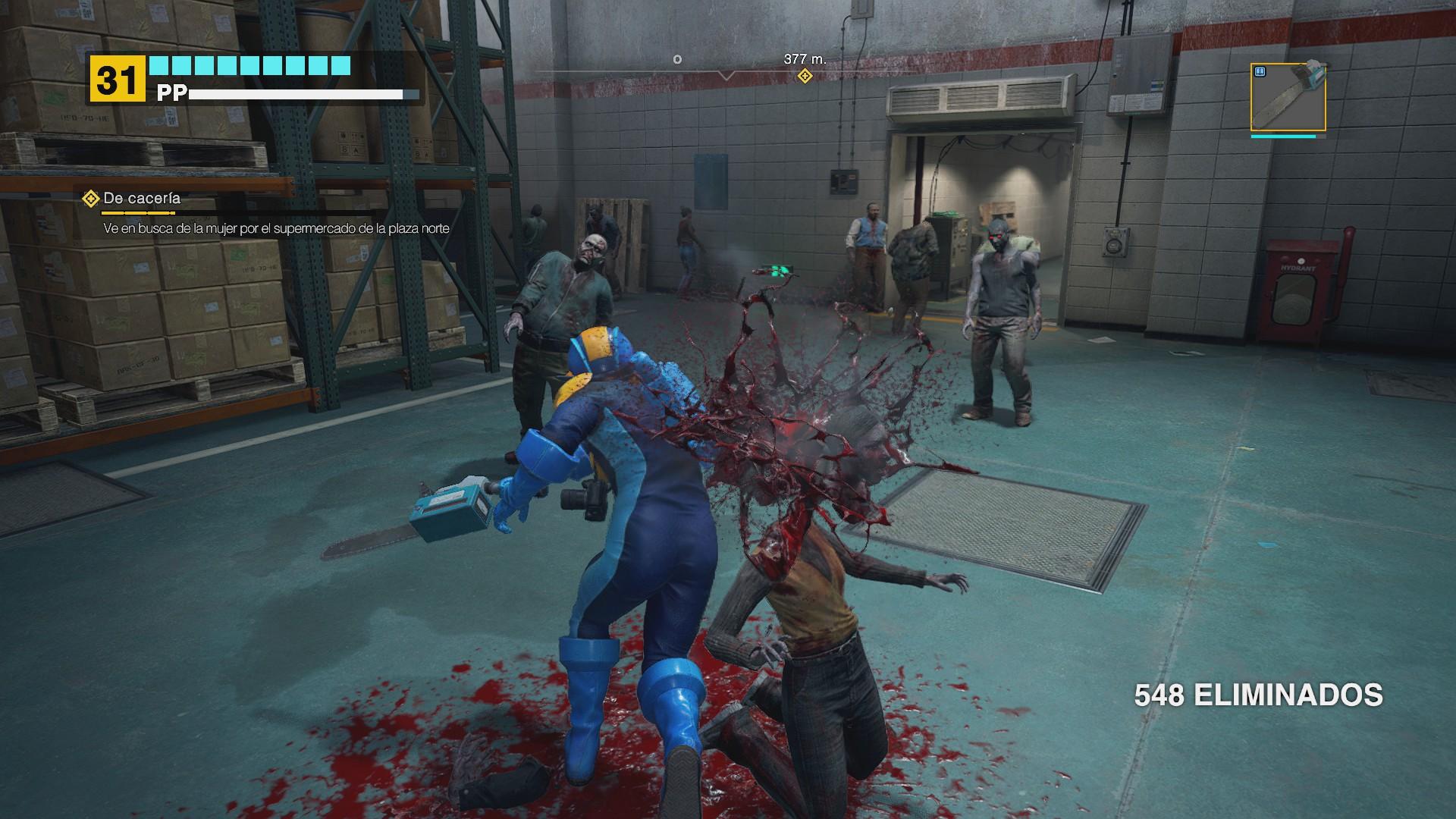Image resolution: width=1456 pixels, height=819 pixels.
Task: Select the chainsaw weapon slot
Action: click(x=1288, y=98)
